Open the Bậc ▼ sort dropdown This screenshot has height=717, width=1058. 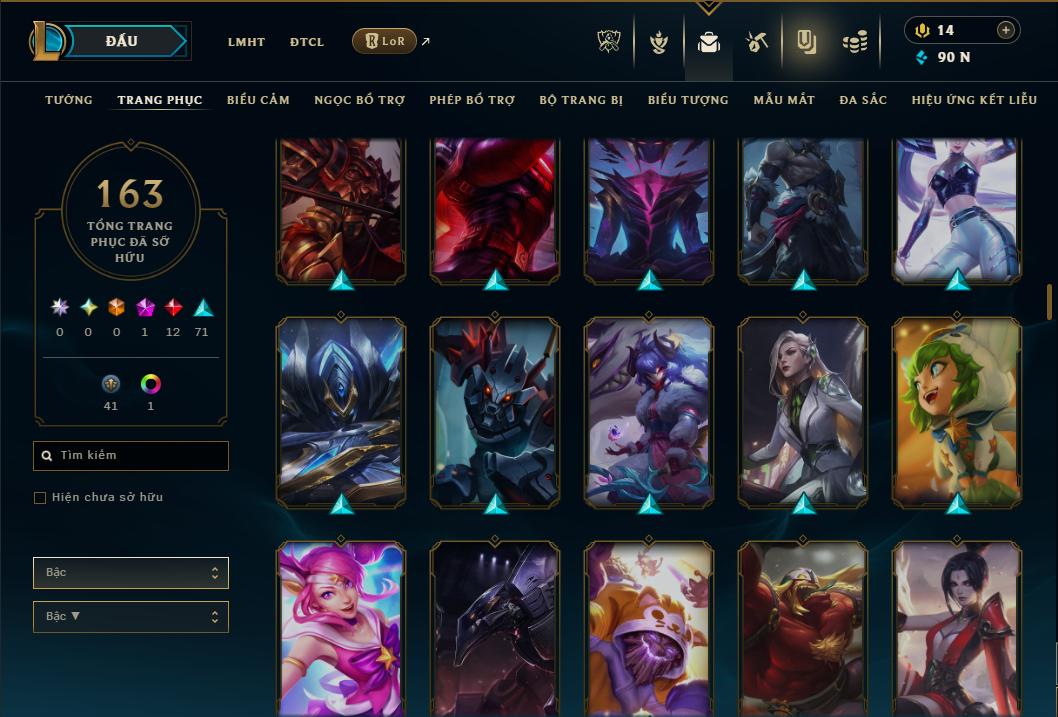coord(131,617)
